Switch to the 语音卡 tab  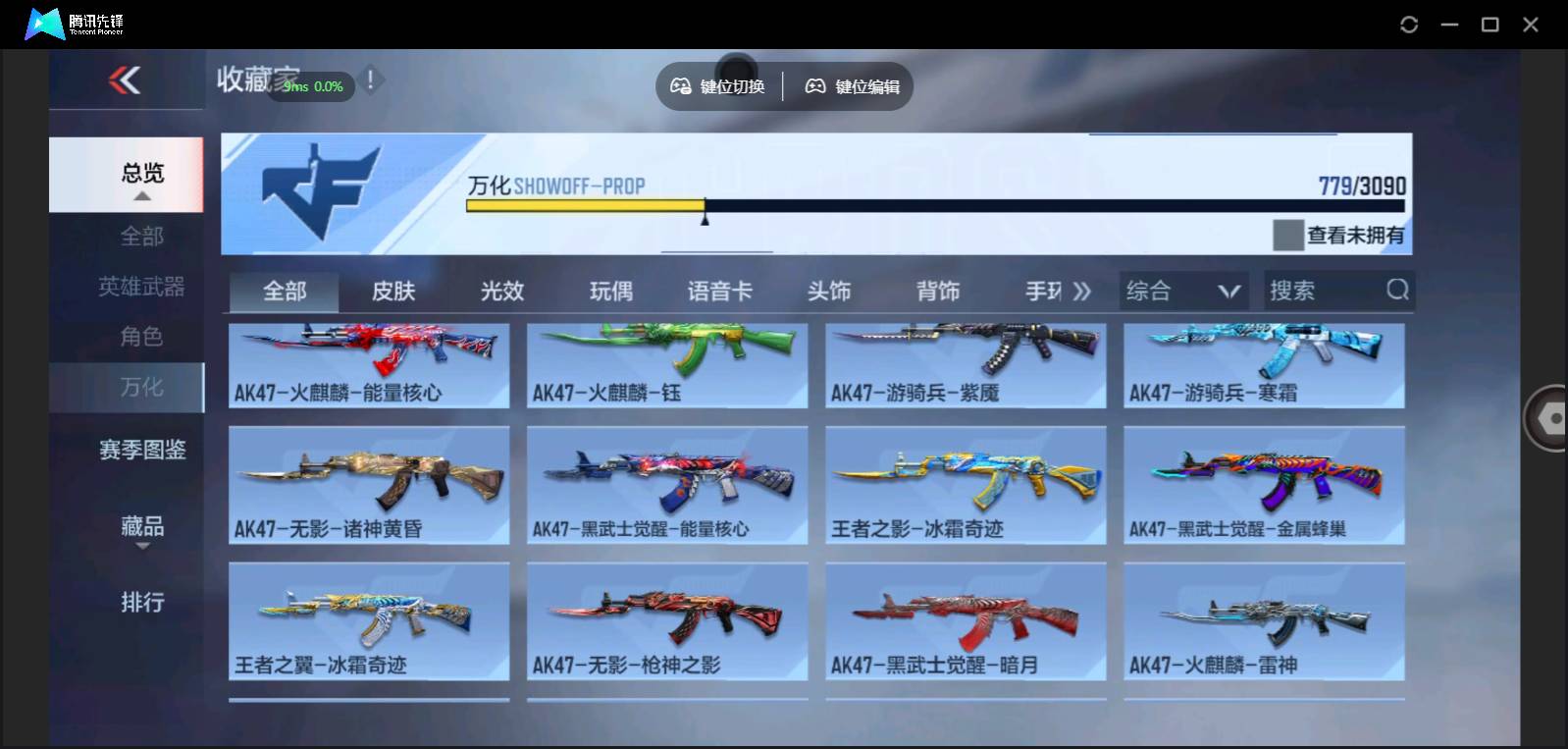(x=719, y=291)
